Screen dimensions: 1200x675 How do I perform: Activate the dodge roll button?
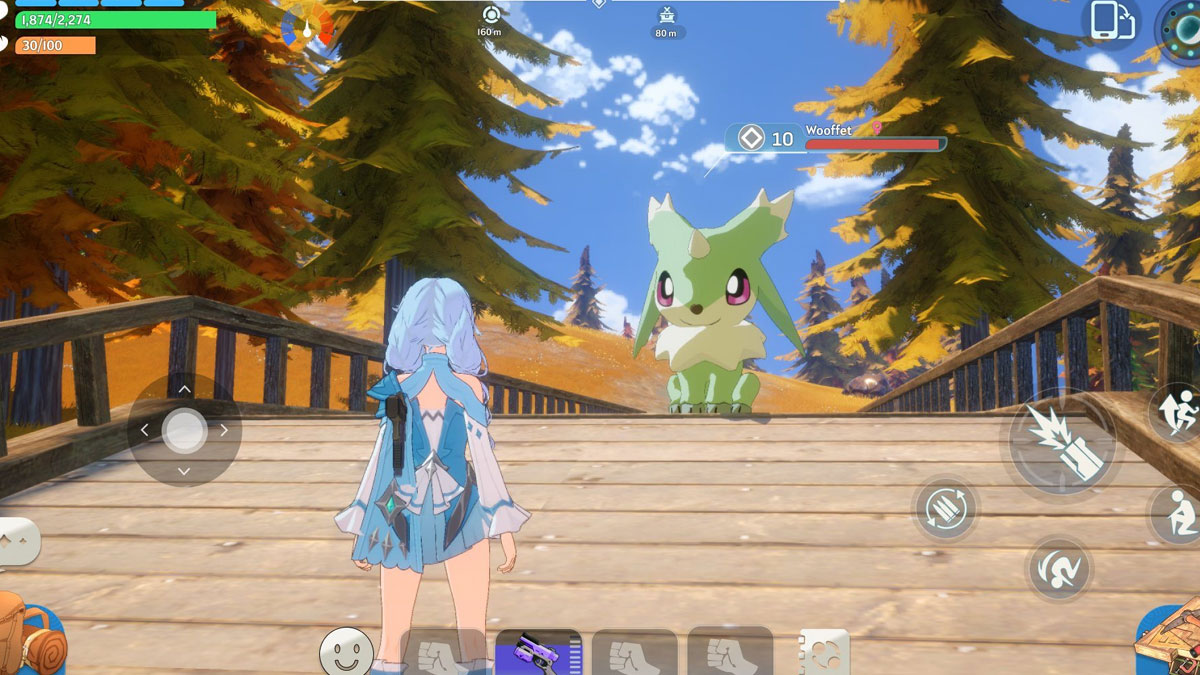1059,568
